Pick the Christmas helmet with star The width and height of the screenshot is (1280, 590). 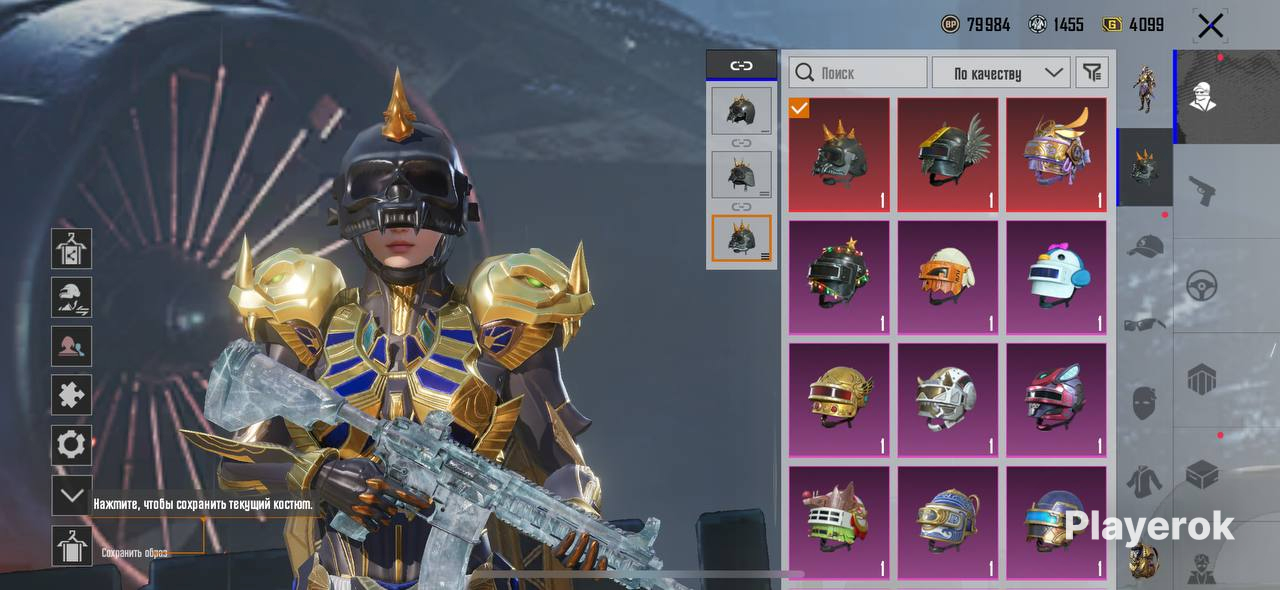point(838,277)
